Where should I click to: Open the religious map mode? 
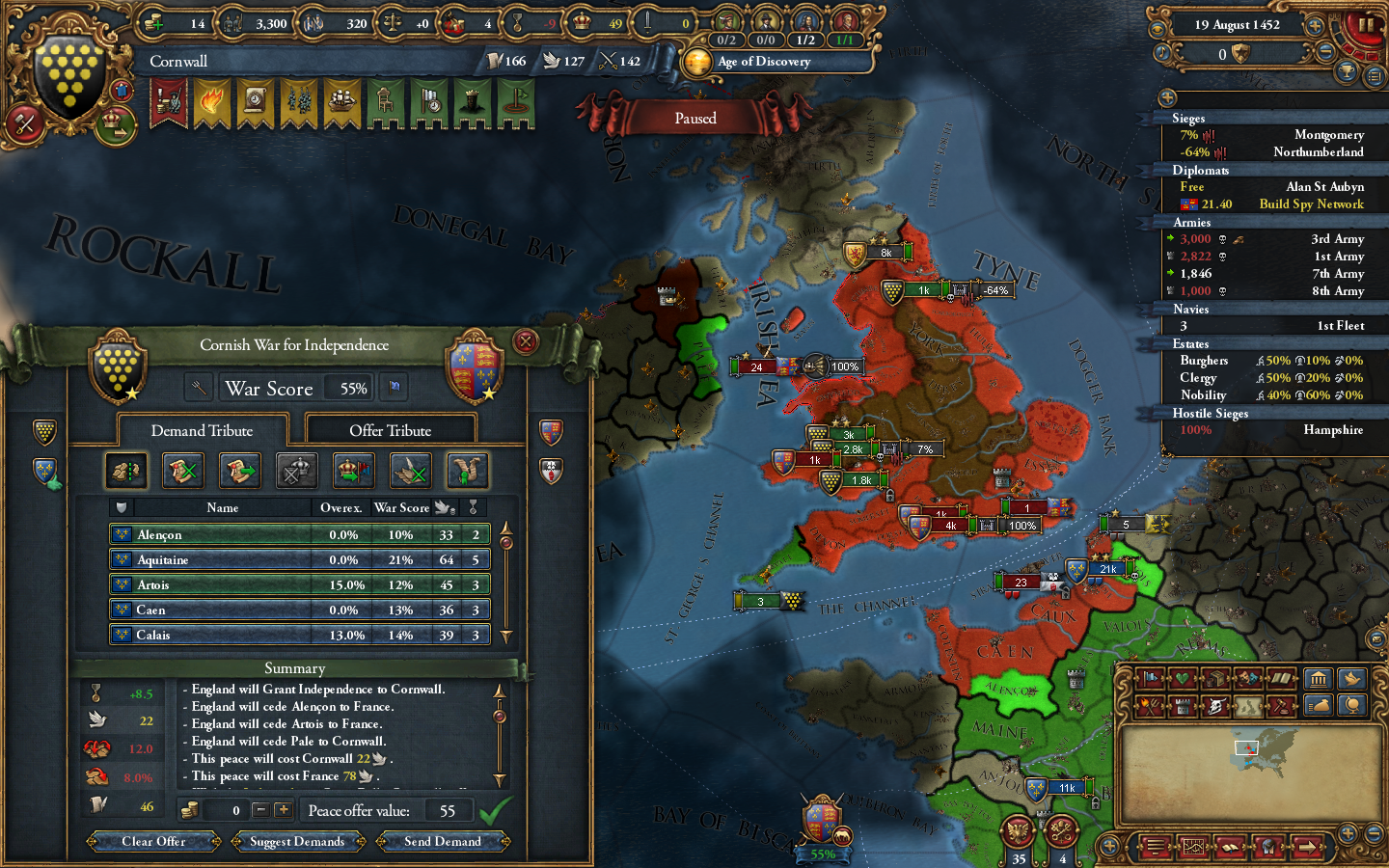pyautogui.click(x=1182, y=679)
